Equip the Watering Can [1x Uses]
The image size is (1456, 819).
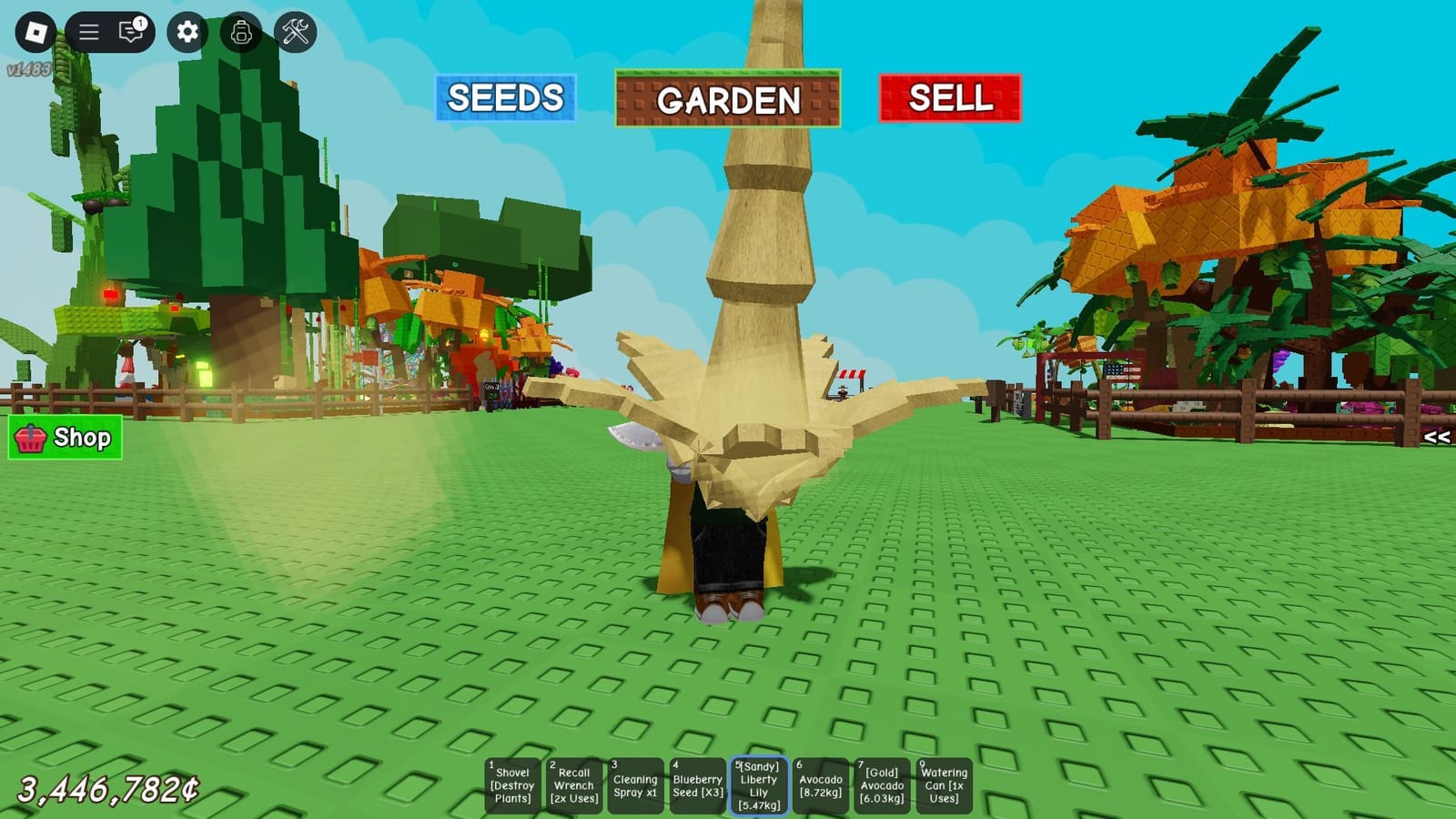pos(943,784)
